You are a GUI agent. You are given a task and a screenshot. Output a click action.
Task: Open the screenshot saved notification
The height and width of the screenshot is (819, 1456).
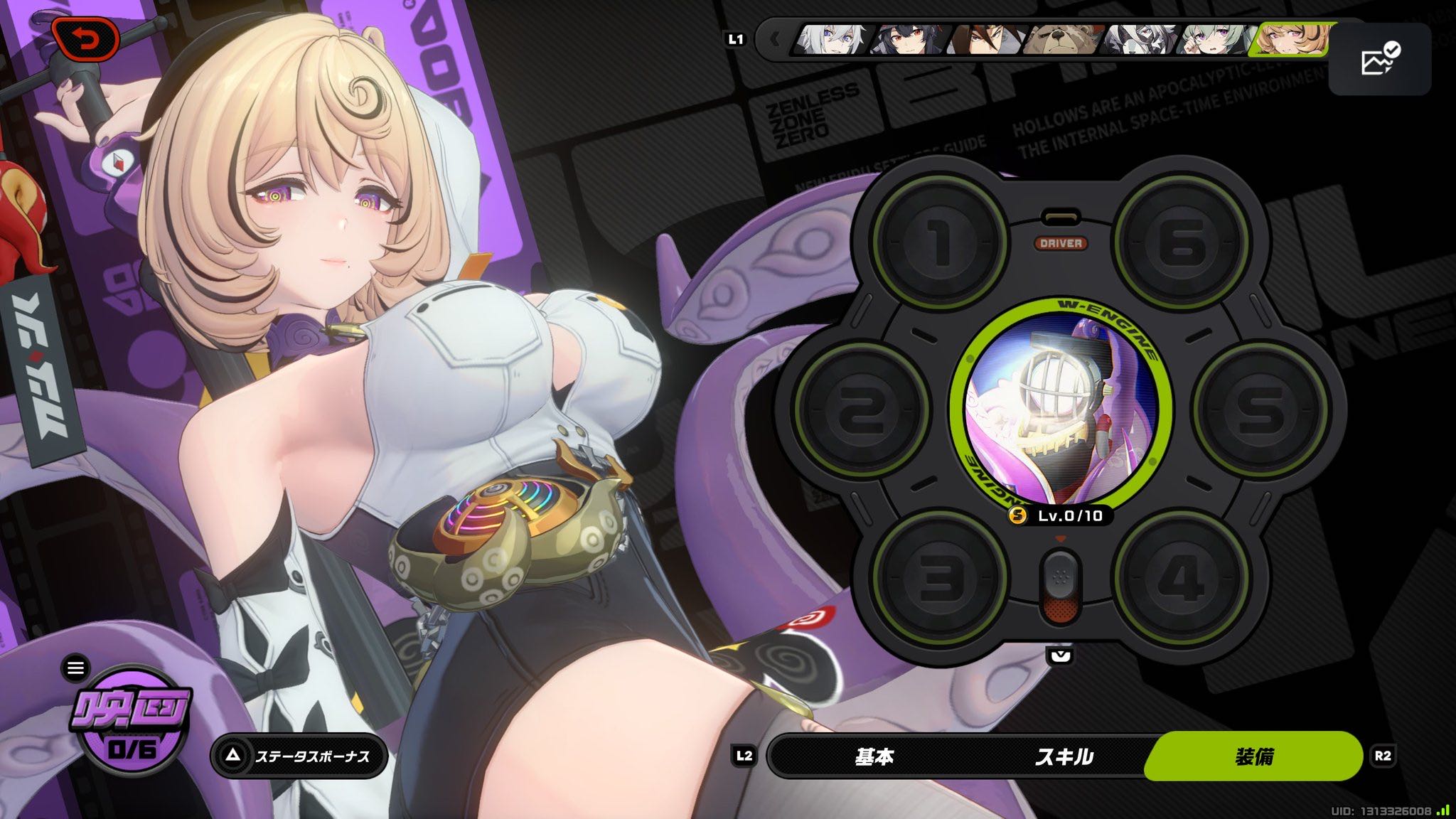(x=1379, y=59)
